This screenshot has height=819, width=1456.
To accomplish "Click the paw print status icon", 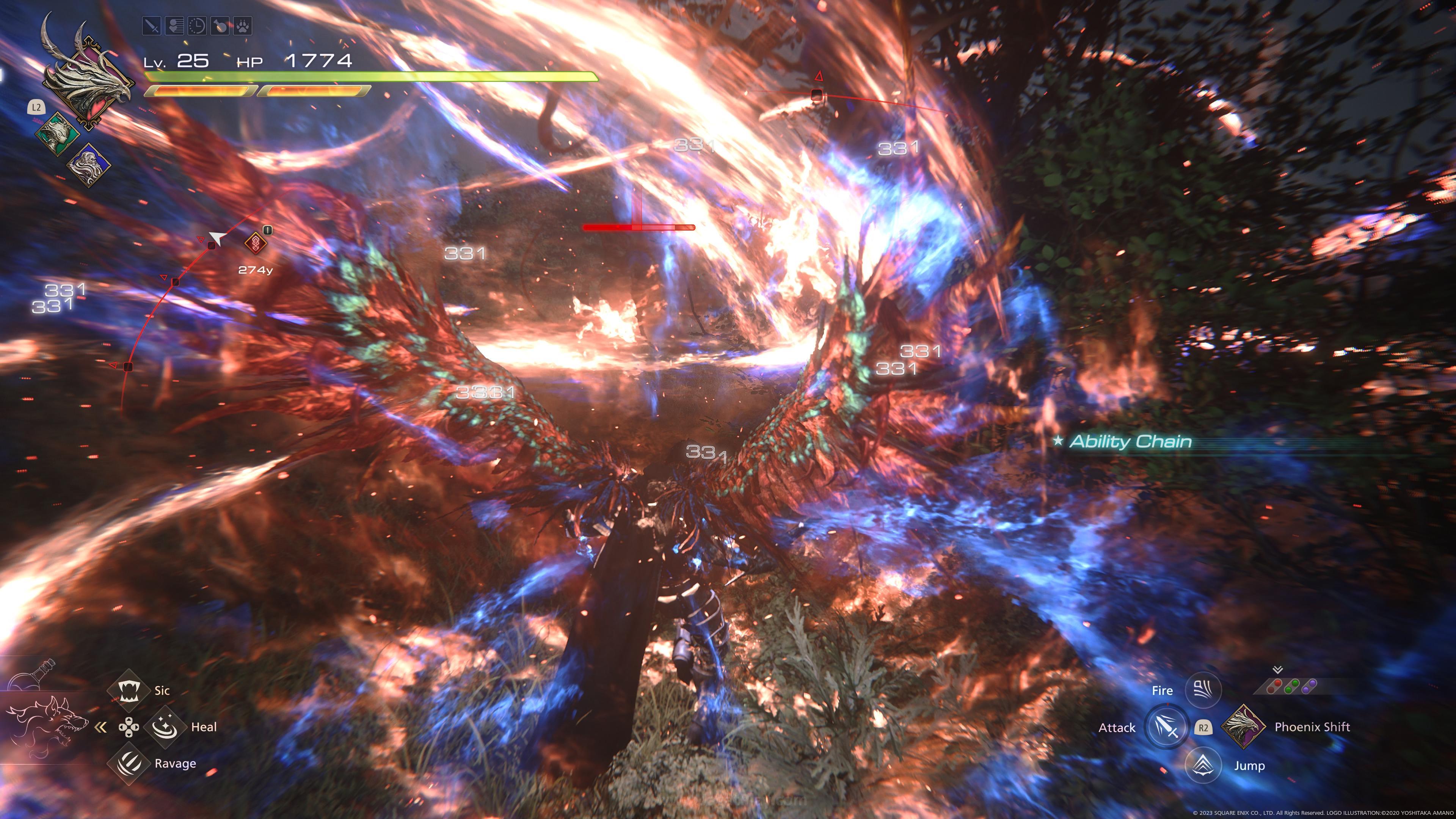I will pos(243,25).
